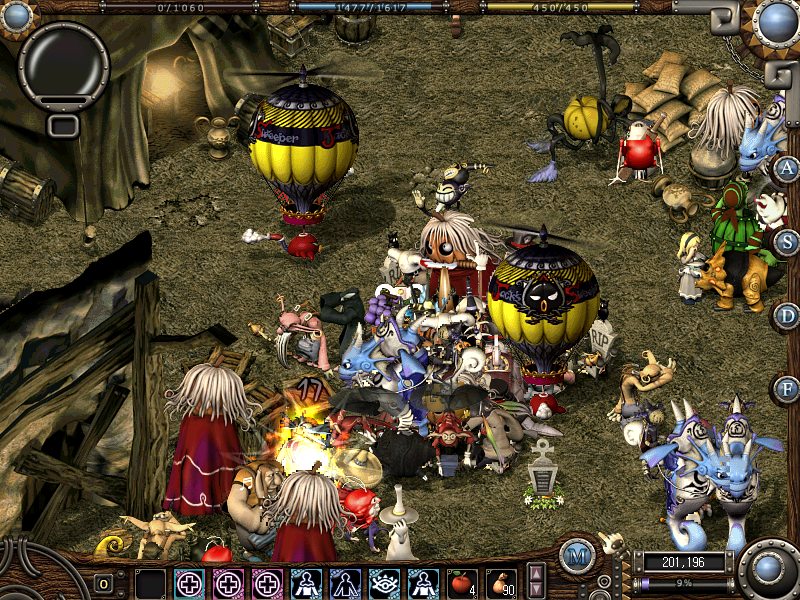Viewport: 800px width, 600px height.
Task: Use the gourd item with count 90
Action: click(x=501, y=583)
